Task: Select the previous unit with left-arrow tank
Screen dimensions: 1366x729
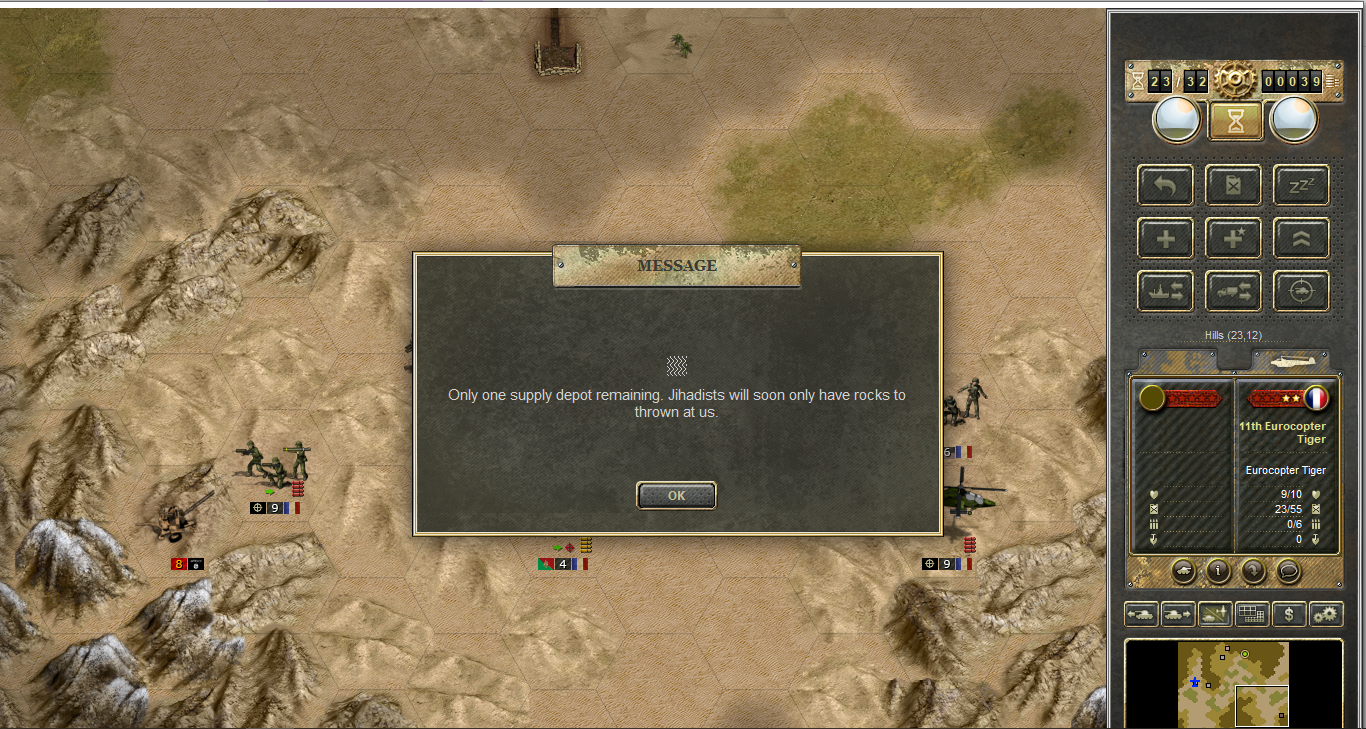Action: [1141, 614]
